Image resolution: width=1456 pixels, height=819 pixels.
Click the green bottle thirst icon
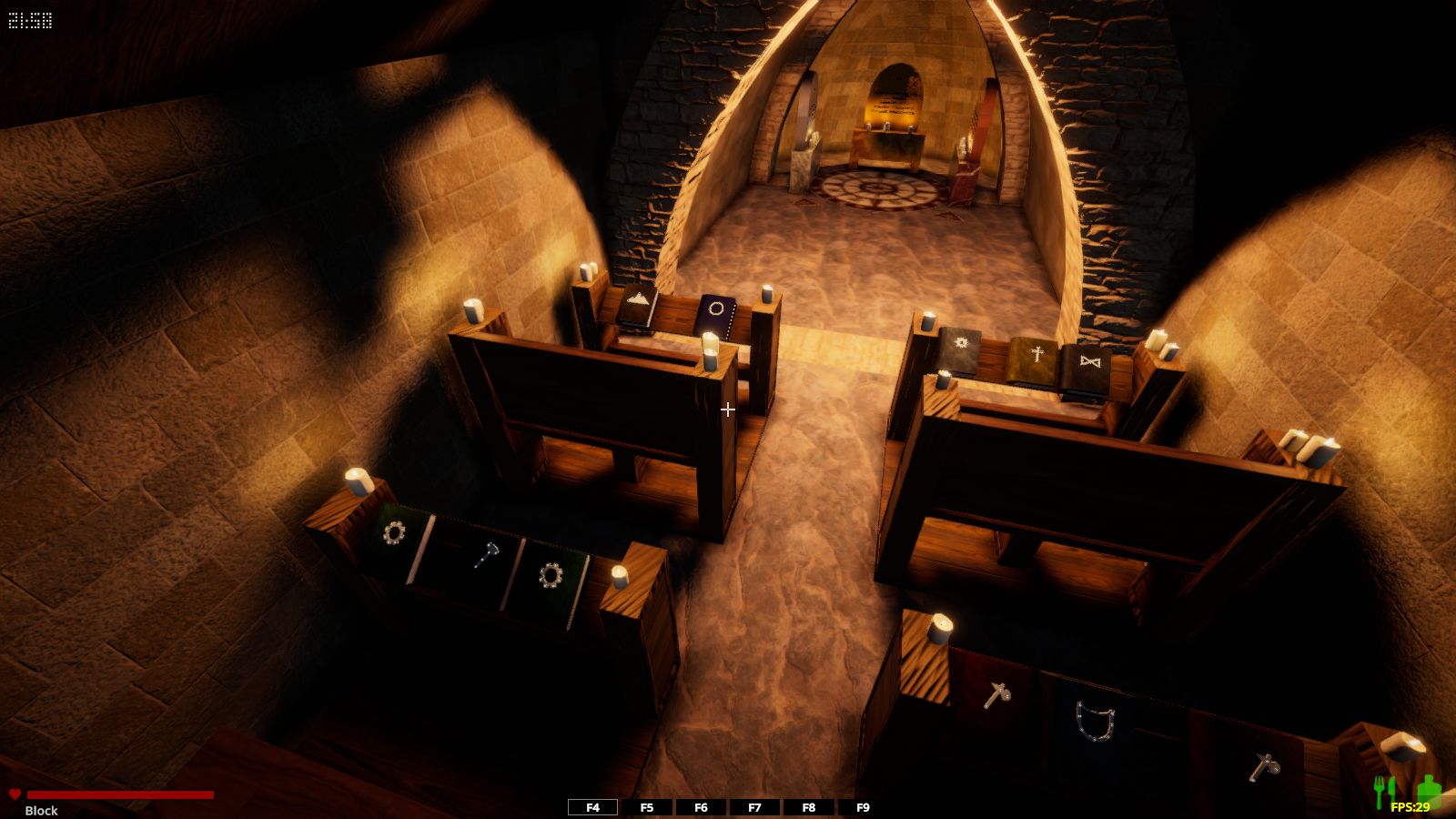pos(1429,788)
